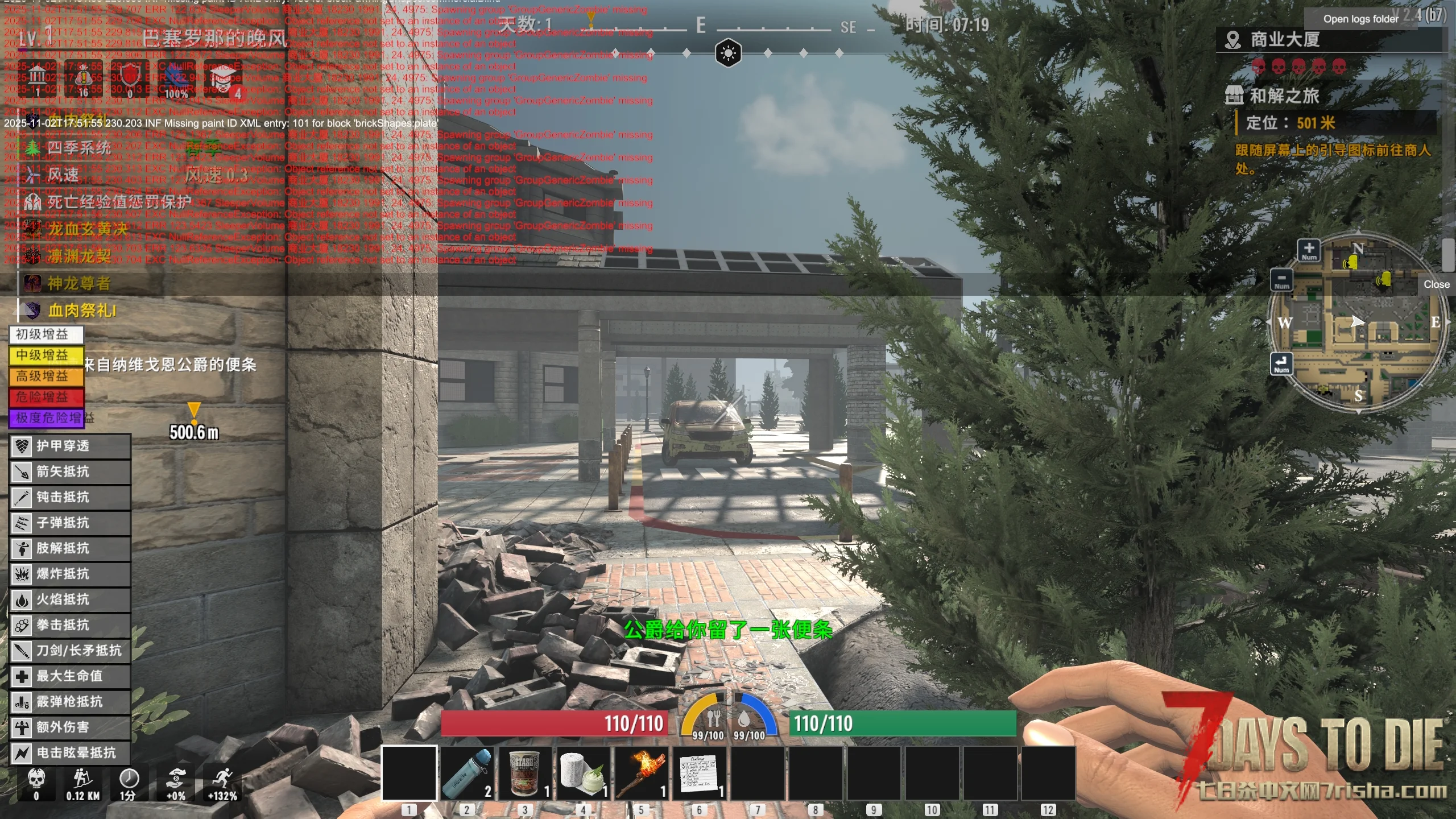
Task: Select the water bottle hotbar slot
Action: point(467,773)
